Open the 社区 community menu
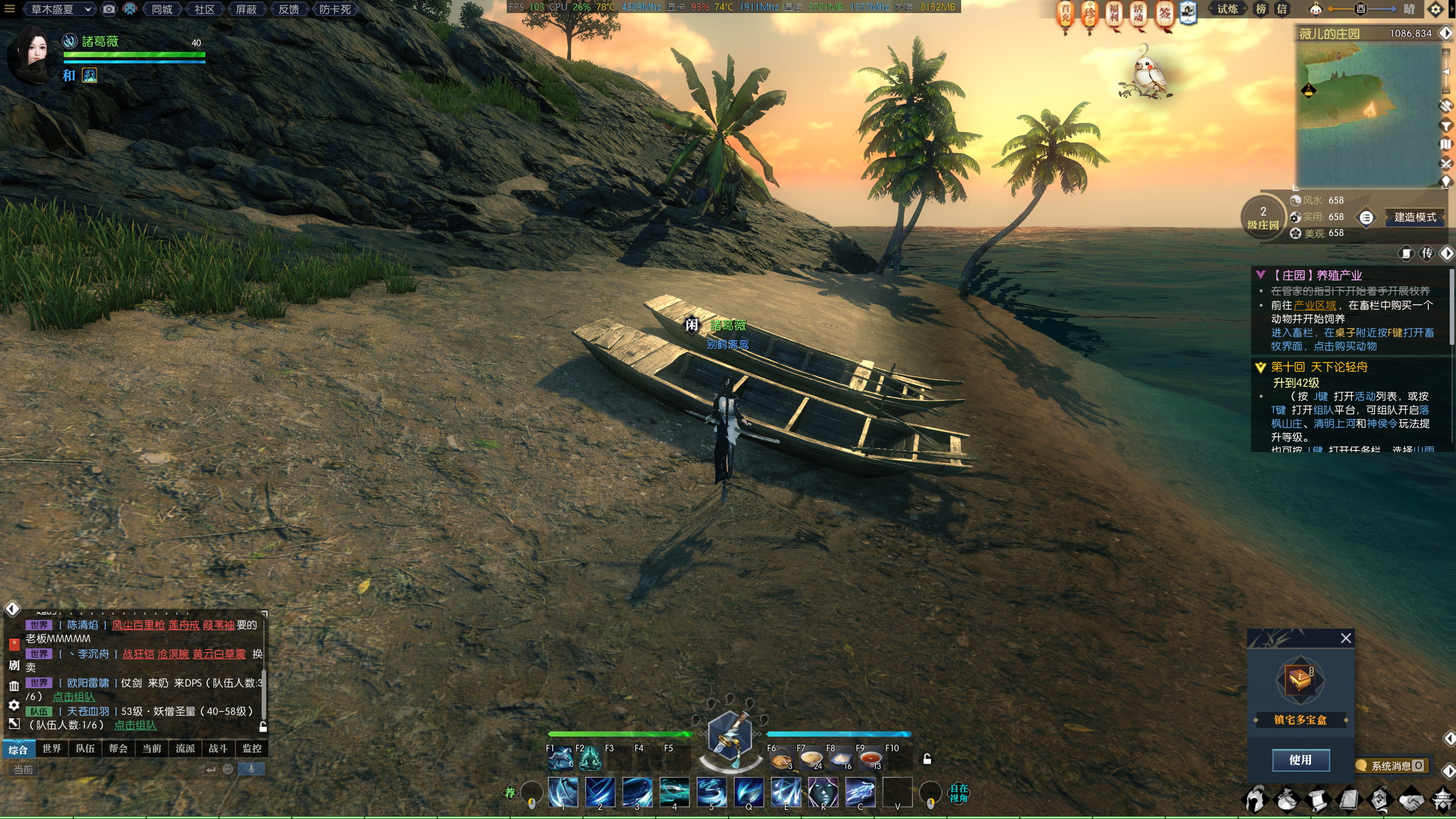This screenshot has width=1456, height=819. pos(204,9)
